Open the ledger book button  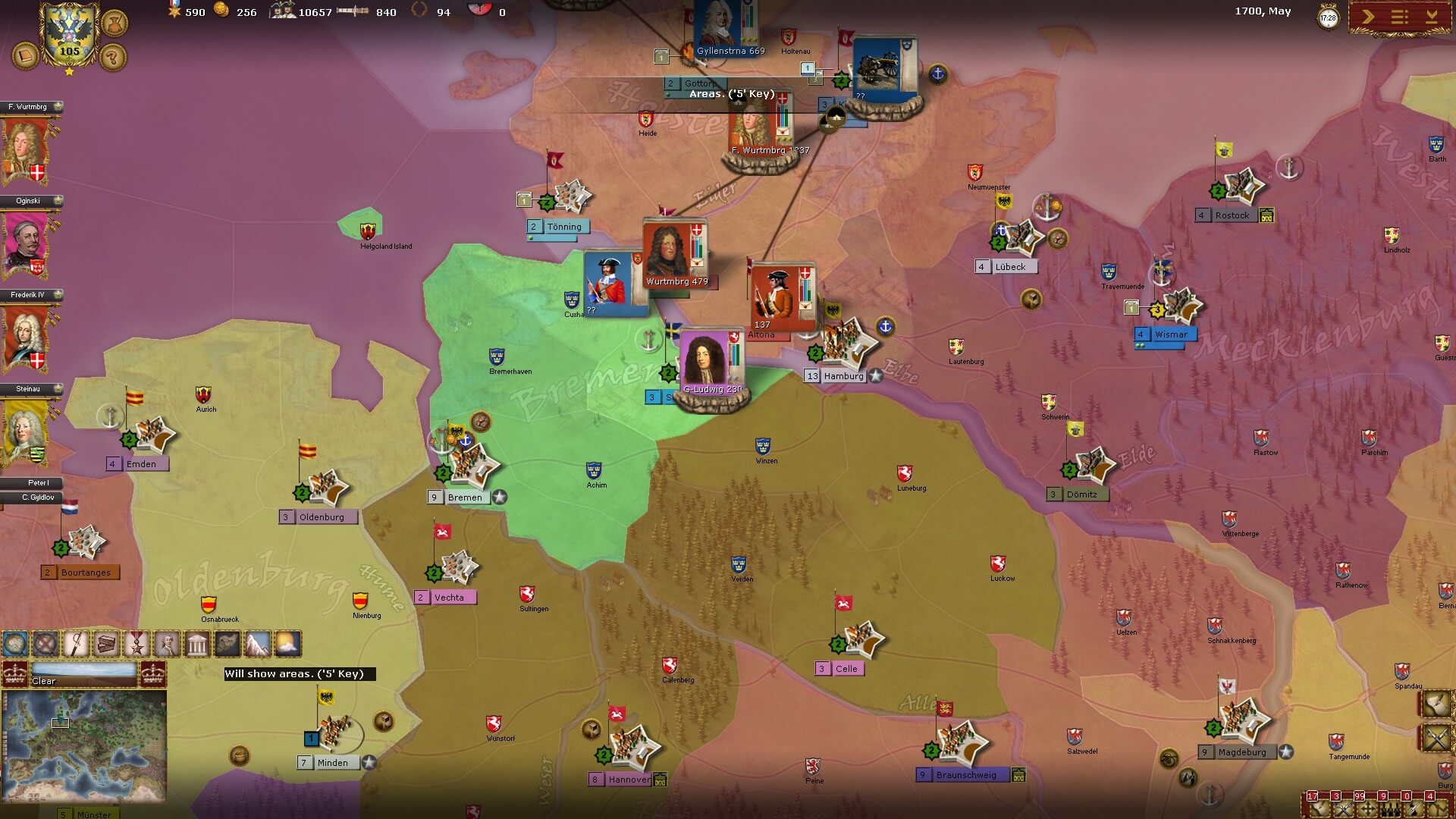click(x=26, y=56)
